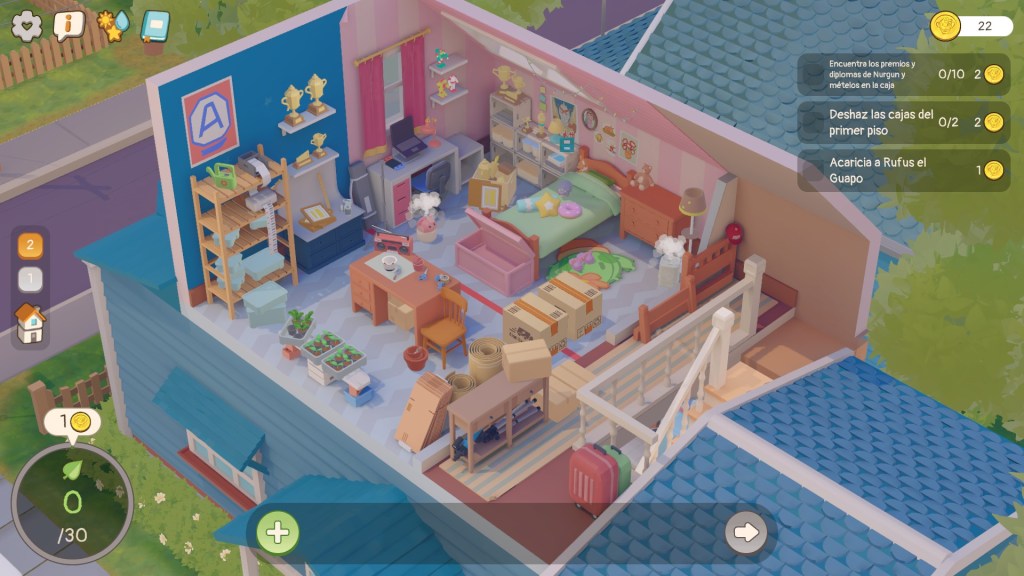
Task: Select floor 2 on the floor selector
Action: (30, 246)
